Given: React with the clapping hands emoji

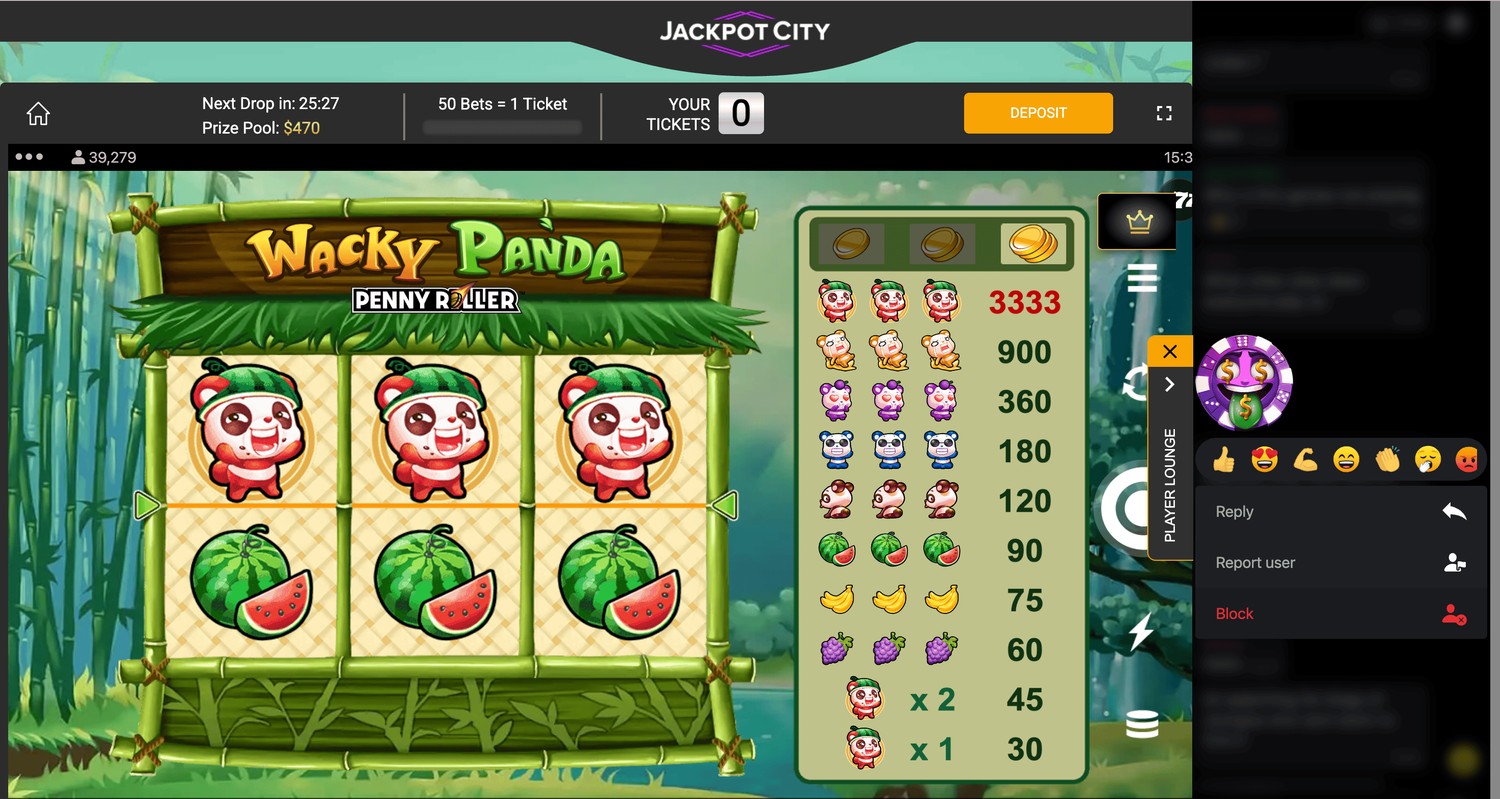Looking at the screenshot, I should [1386, 460].
